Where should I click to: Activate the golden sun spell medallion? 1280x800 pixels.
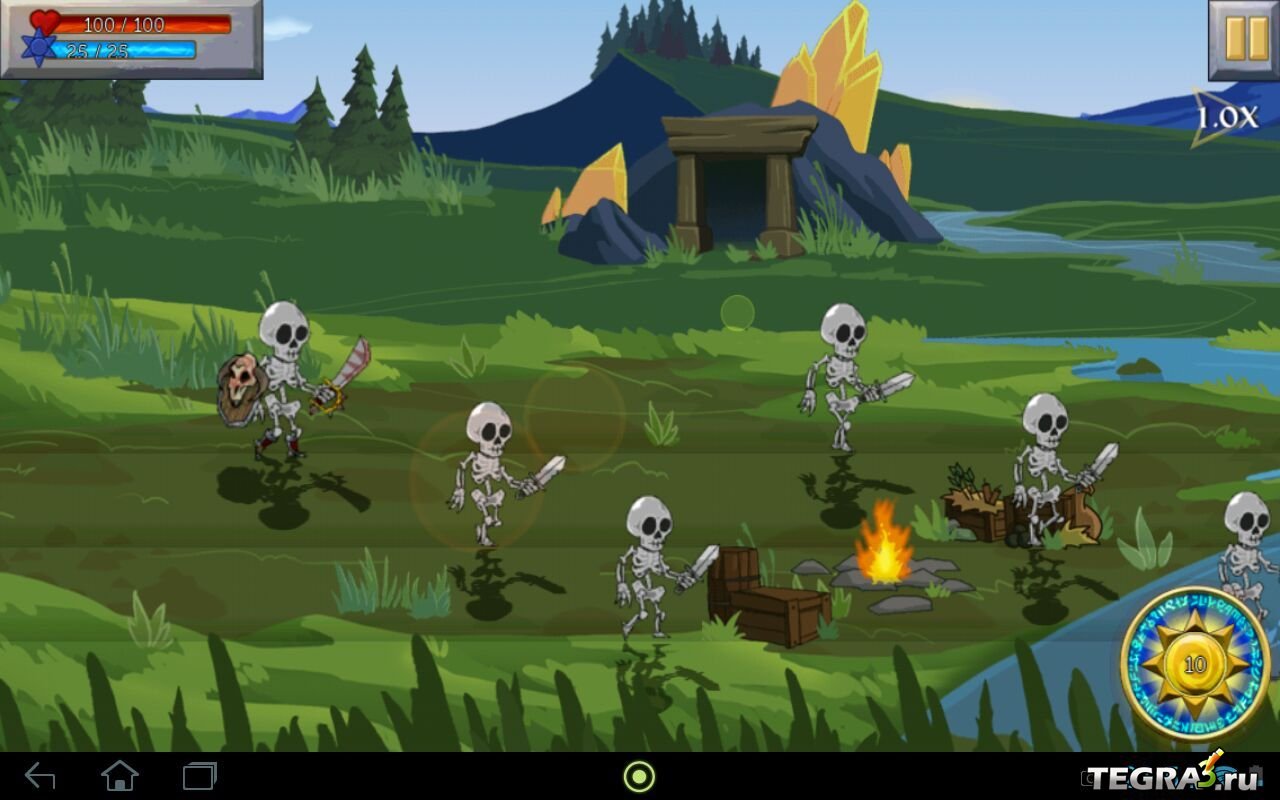click(1195, 663)
